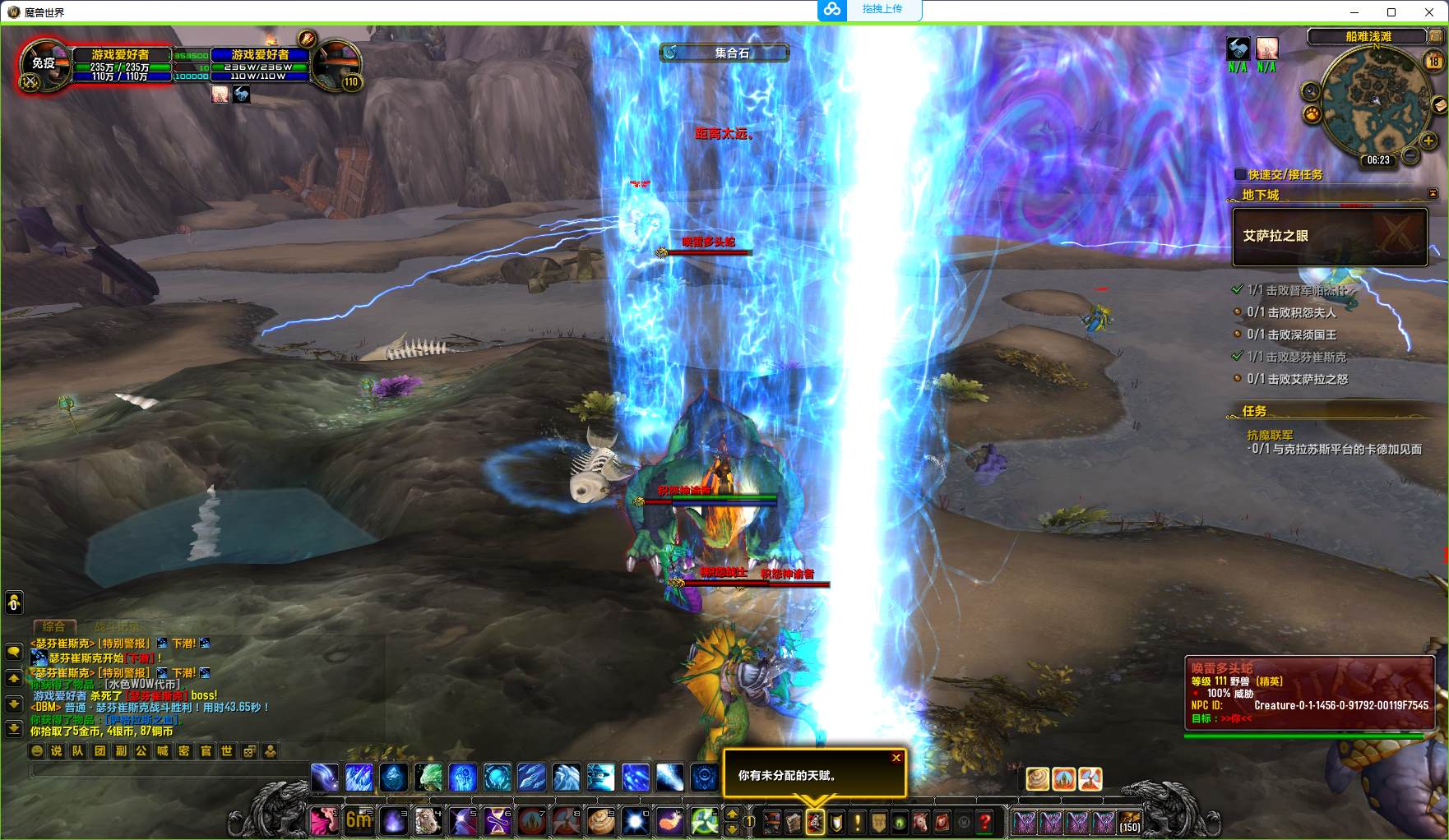Open the backpack showing 150 free slots
The image size is (1449, 840).
1130,821
